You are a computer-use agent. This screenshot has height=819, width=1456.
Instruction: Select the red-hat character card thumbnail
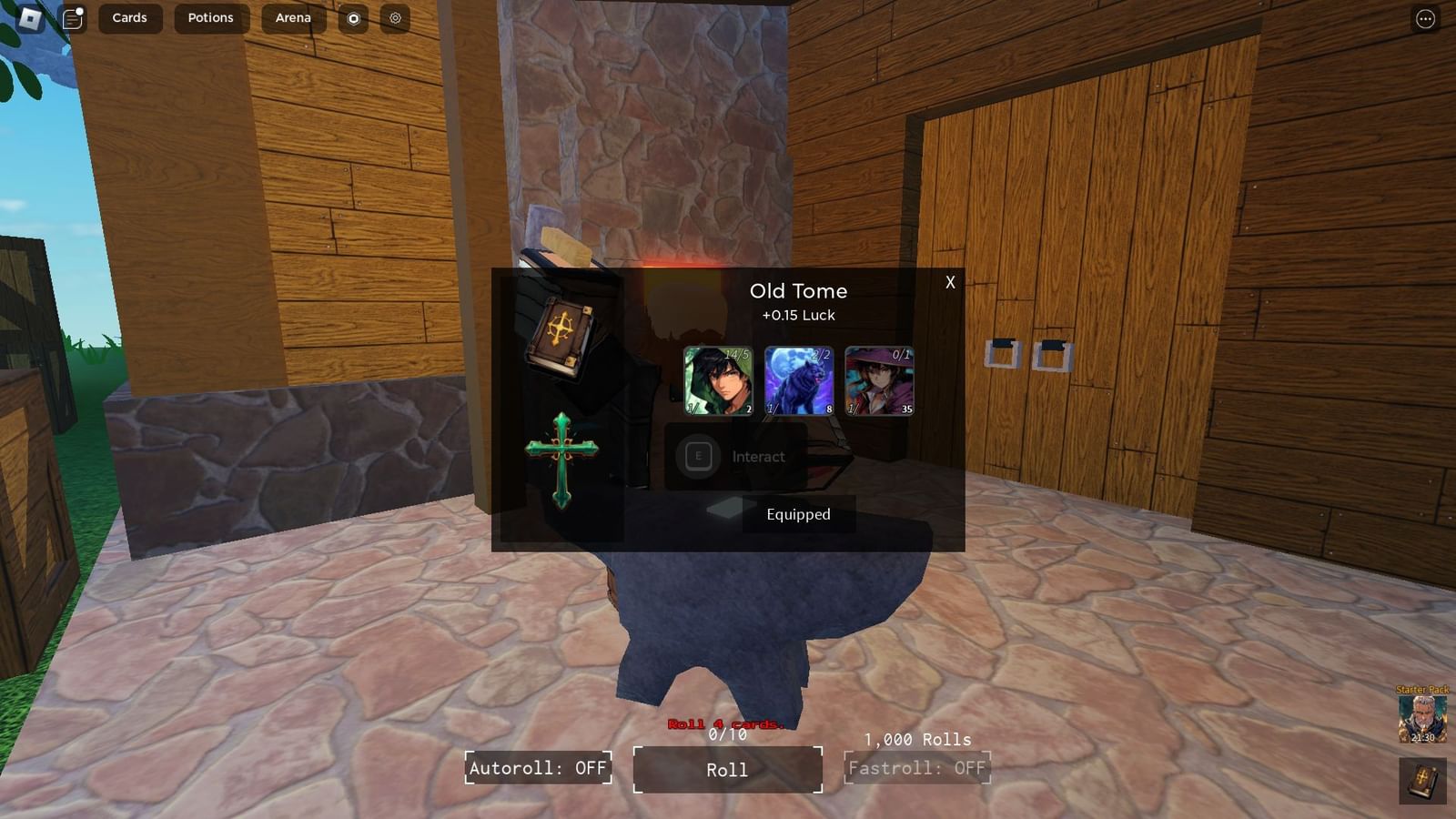coord(880,380)
